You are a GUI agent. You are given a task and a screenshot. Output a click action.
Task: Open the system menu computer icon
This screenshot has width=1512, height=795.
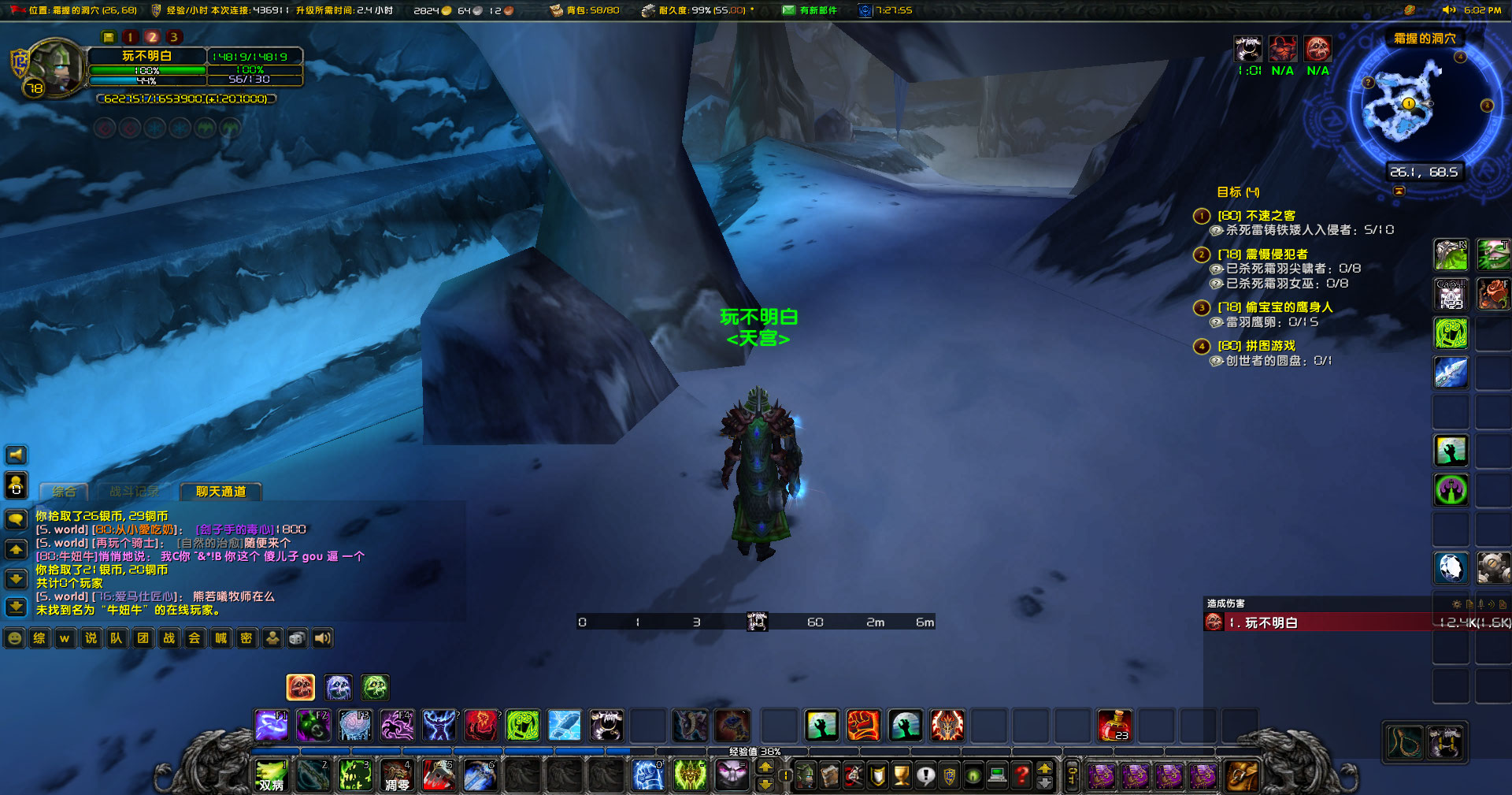pyautogui.click(x=996, y=775)
